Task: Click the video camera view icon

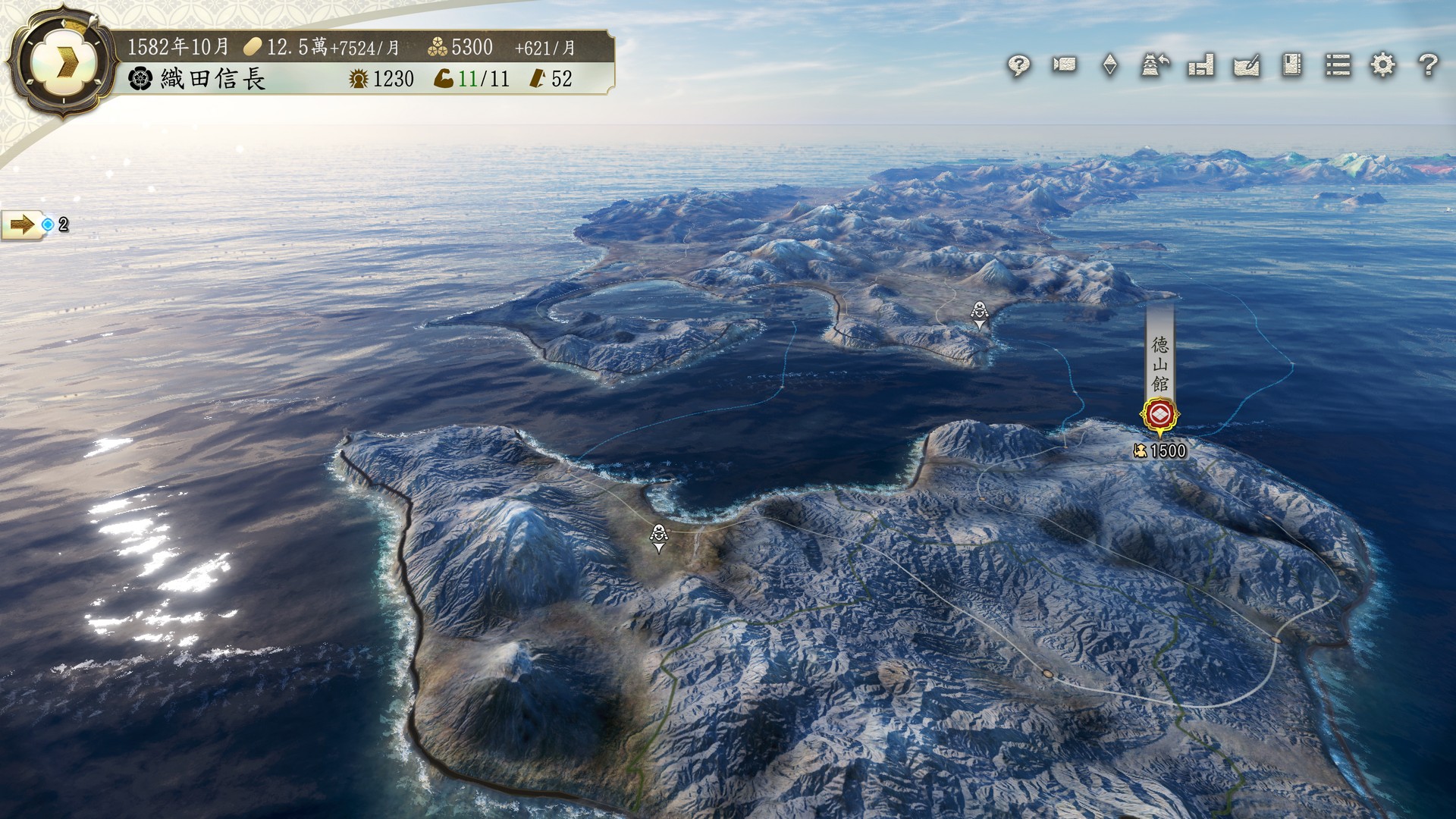Action: (x=1064, y=65)
